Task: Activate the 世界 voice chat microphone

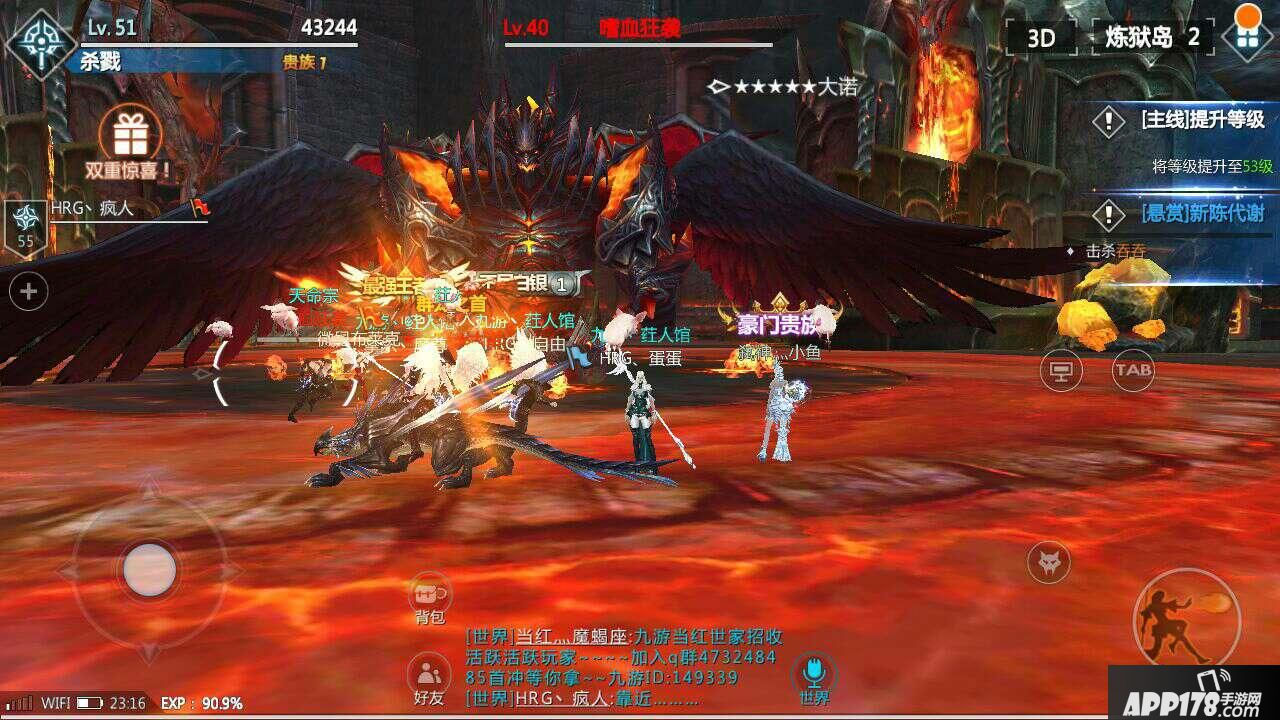Action: coord(814,675)
